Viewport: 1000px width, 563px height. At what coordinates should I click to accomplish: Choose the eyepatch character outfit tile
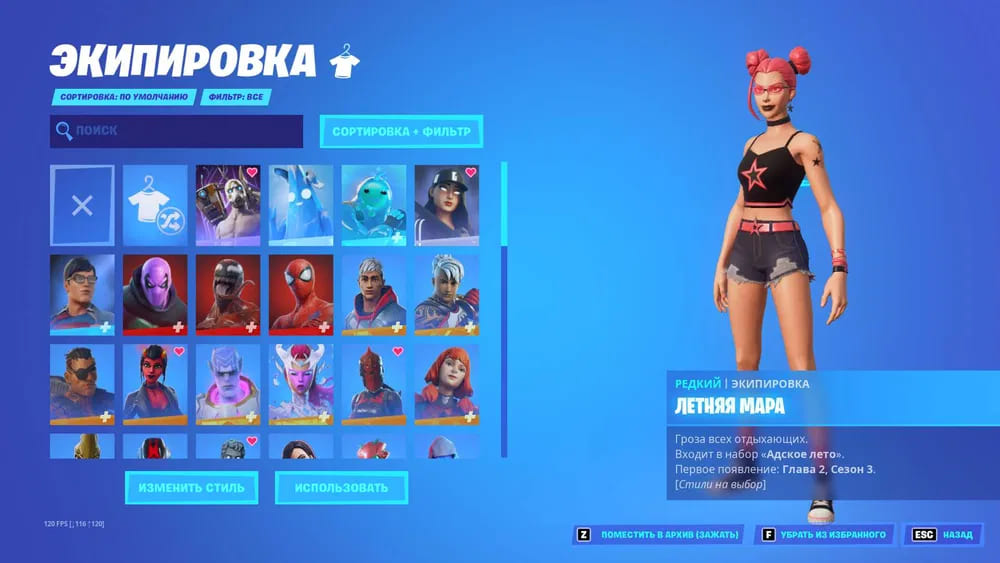[x=82, y=383]
